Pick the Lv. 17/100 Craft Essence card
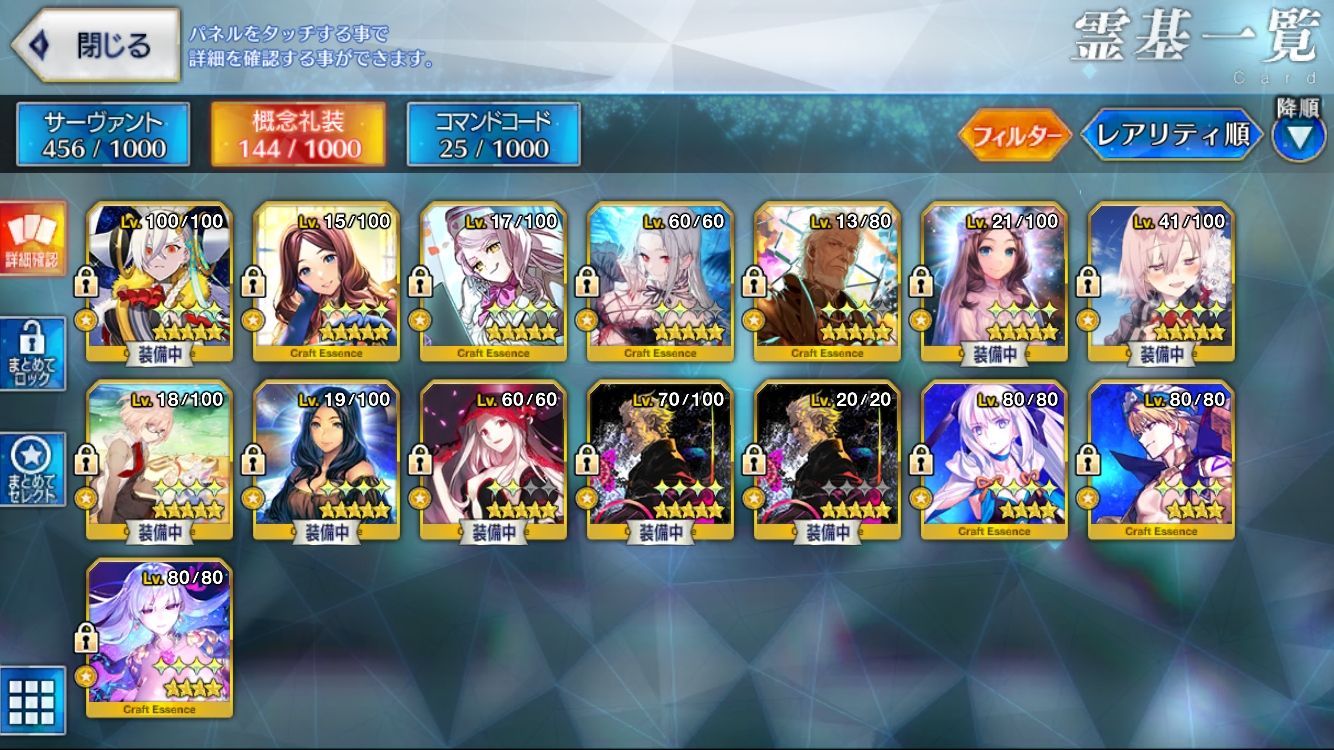The height and width of the screenshot is (750, 1334). coord(494,281)
